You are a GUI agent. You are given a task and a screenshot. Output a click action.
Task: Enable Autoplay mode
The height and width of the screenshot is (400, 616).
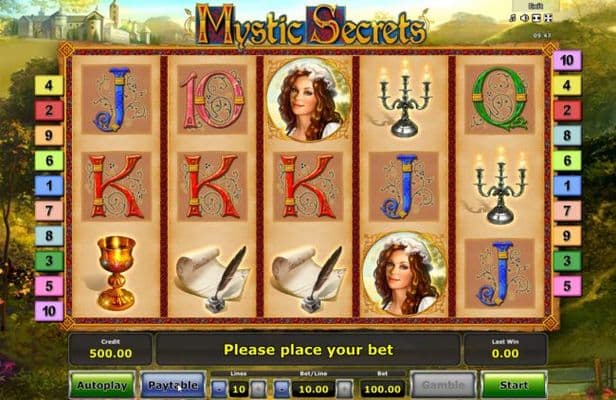coord(100,385)
